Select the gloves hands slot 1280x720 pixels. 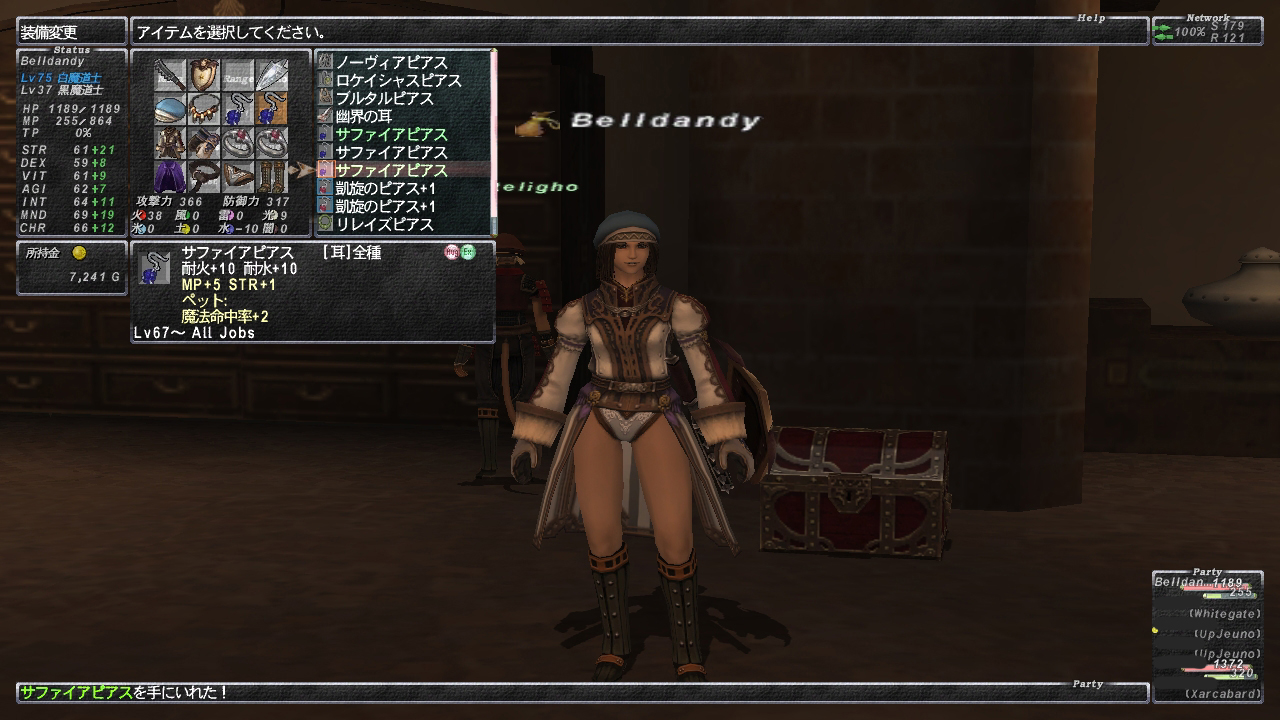tap(204, 143)
